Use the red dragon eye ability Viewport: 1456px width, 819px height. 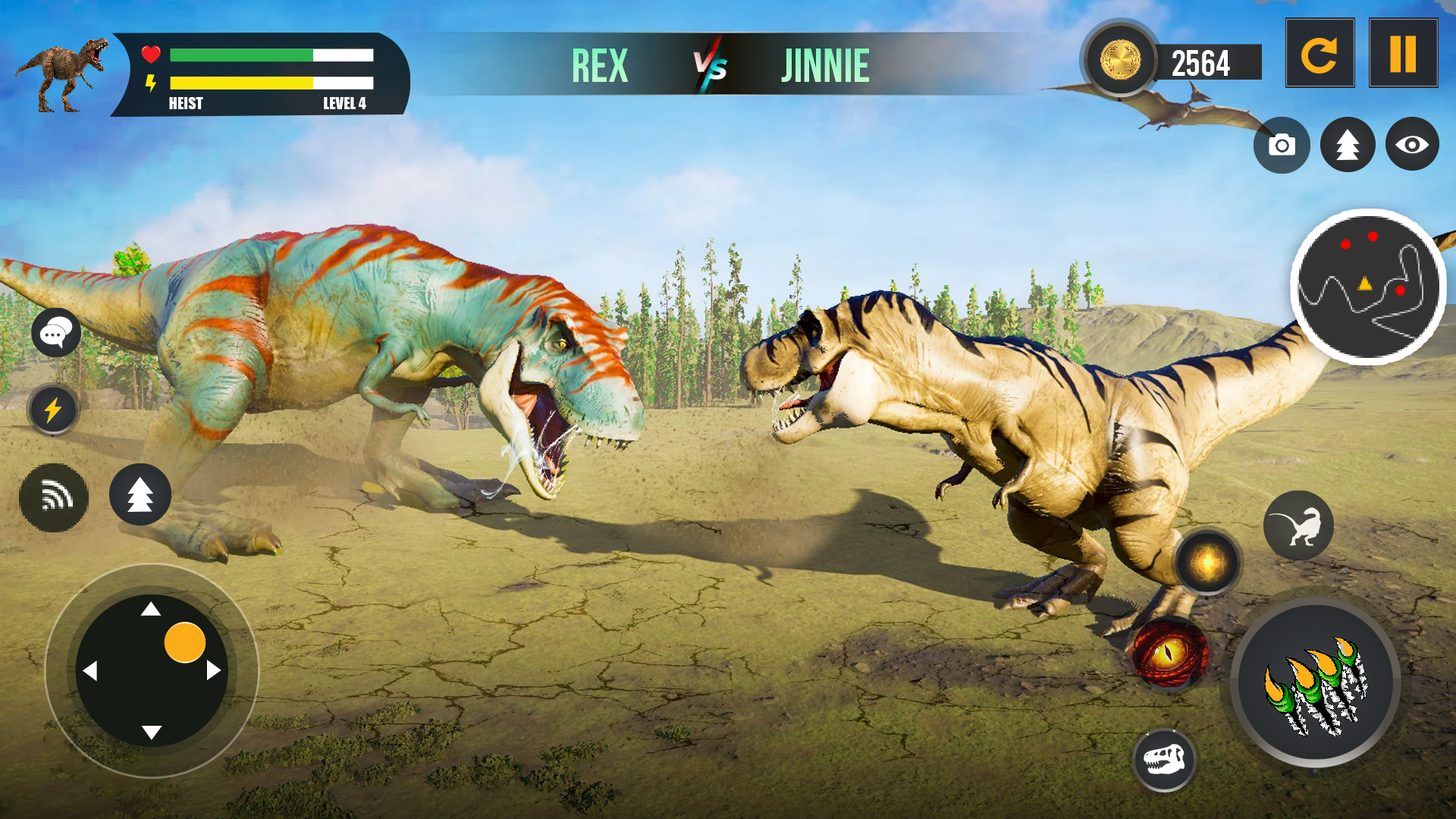click(1169, 654)
